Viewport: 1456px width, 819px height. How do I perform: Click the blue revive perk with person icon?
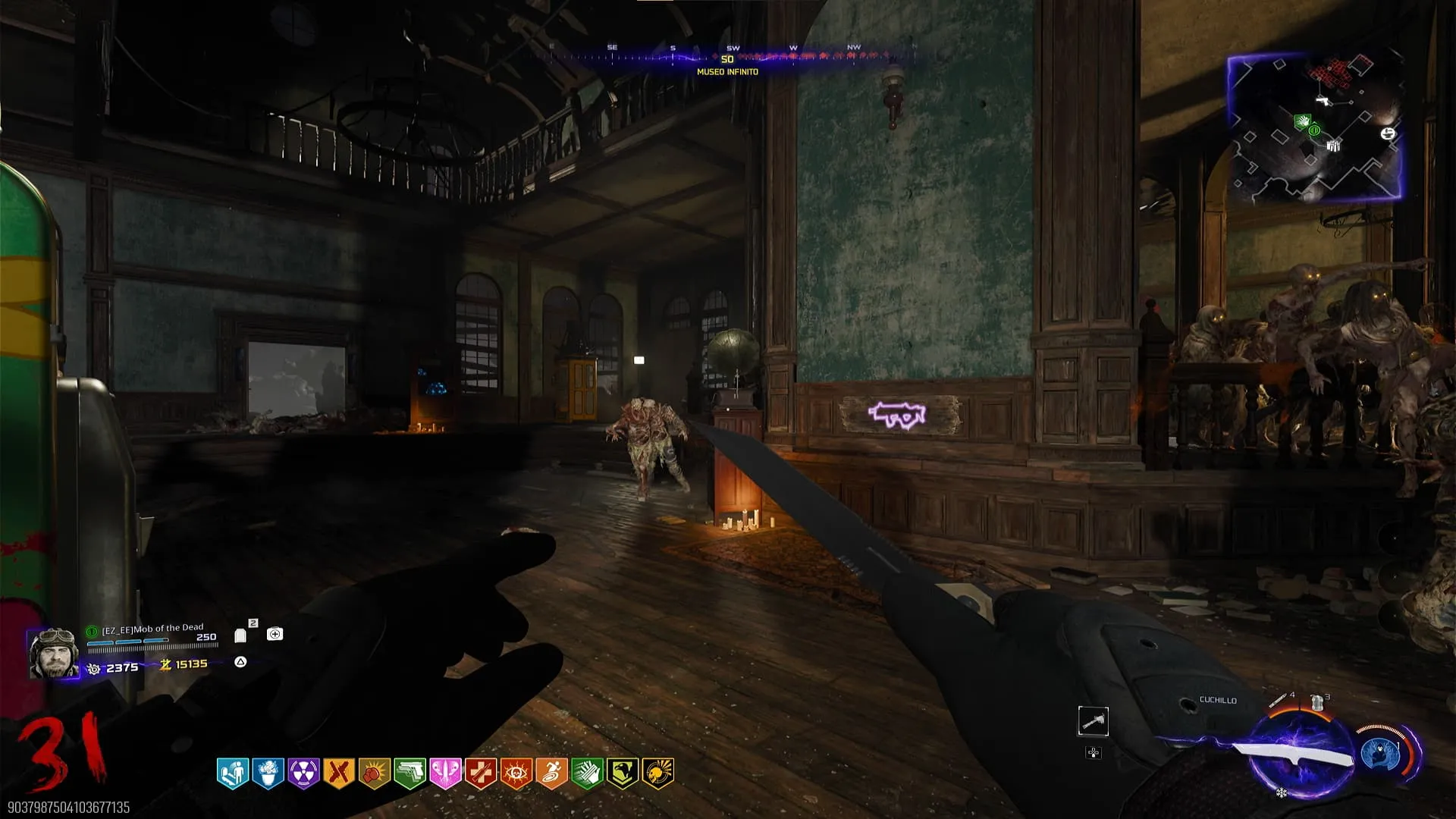(233, 773)
